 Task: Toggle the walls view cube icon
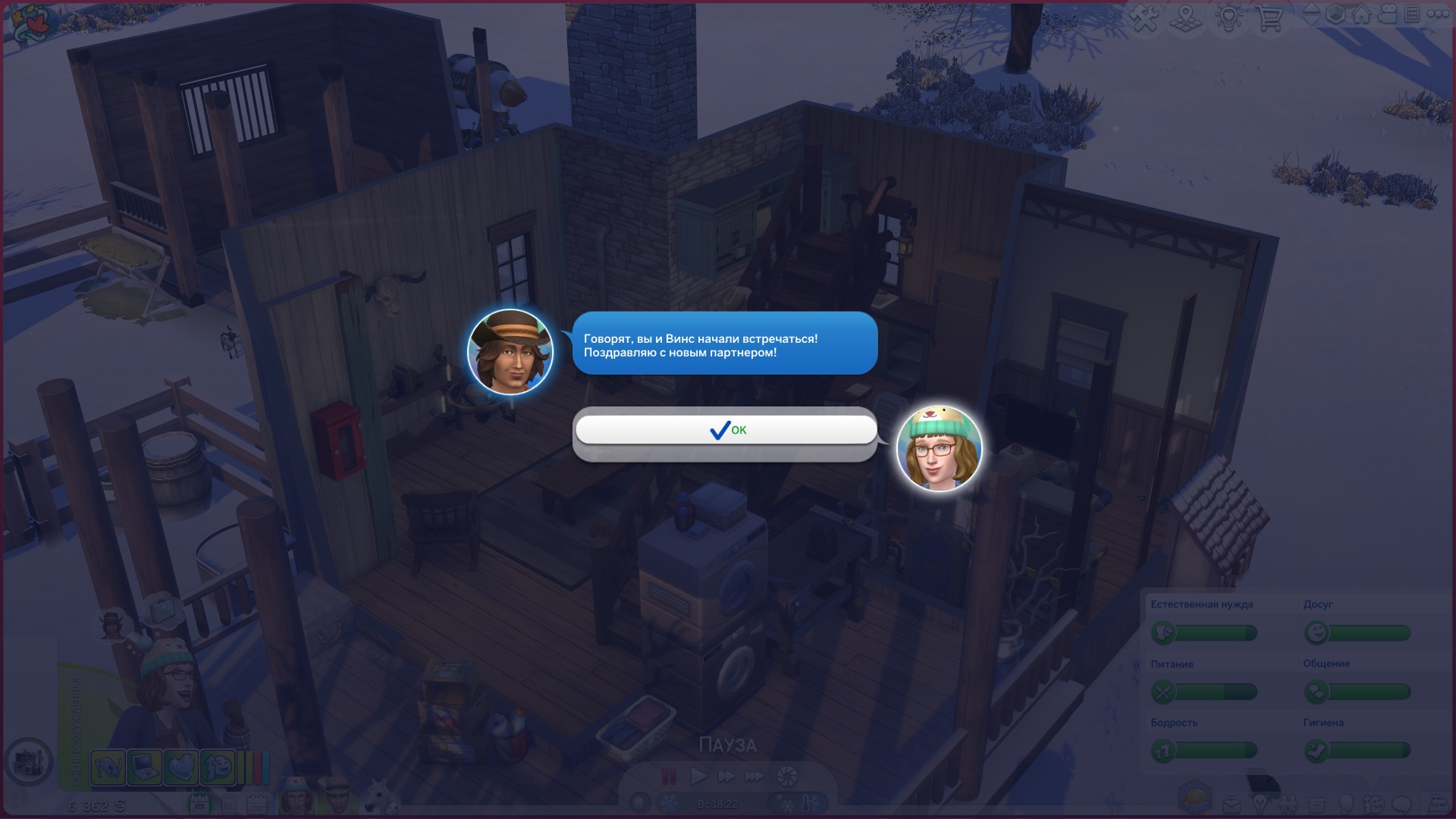pos(1336,14)
